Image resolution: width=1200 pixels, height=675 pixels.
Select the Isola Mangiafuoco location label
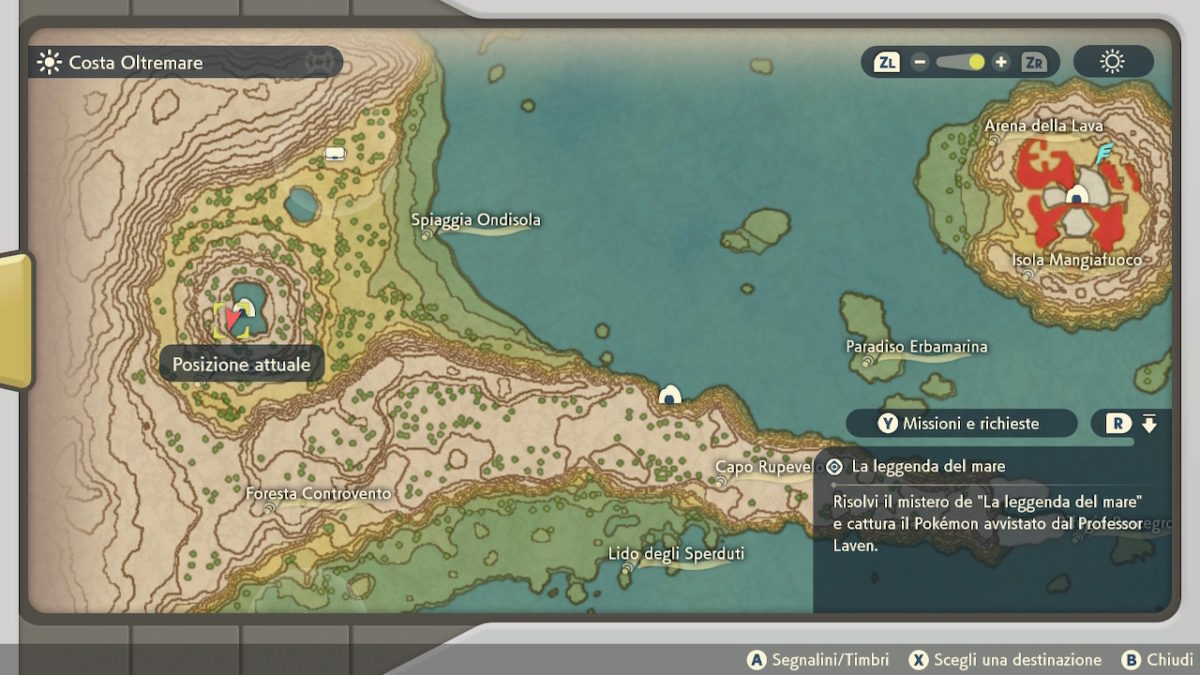(x=1076, y=260)
